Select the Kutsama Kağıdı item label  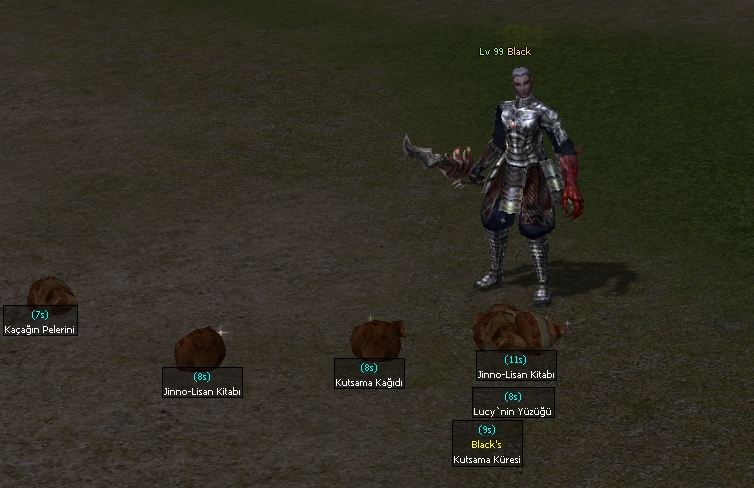coord(369,381)
